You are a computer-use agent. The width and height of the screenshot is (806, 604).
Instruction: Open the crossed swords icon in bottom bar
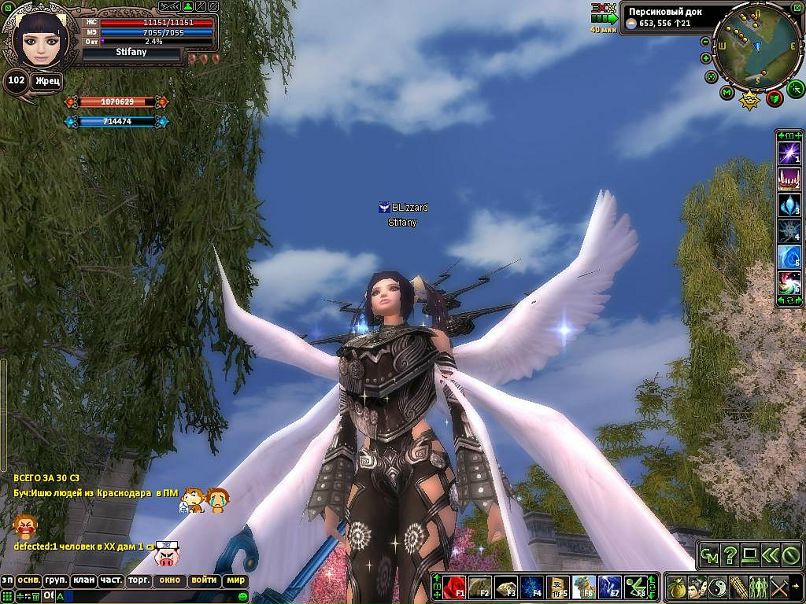pyautogui.click(x=776, y=587)
